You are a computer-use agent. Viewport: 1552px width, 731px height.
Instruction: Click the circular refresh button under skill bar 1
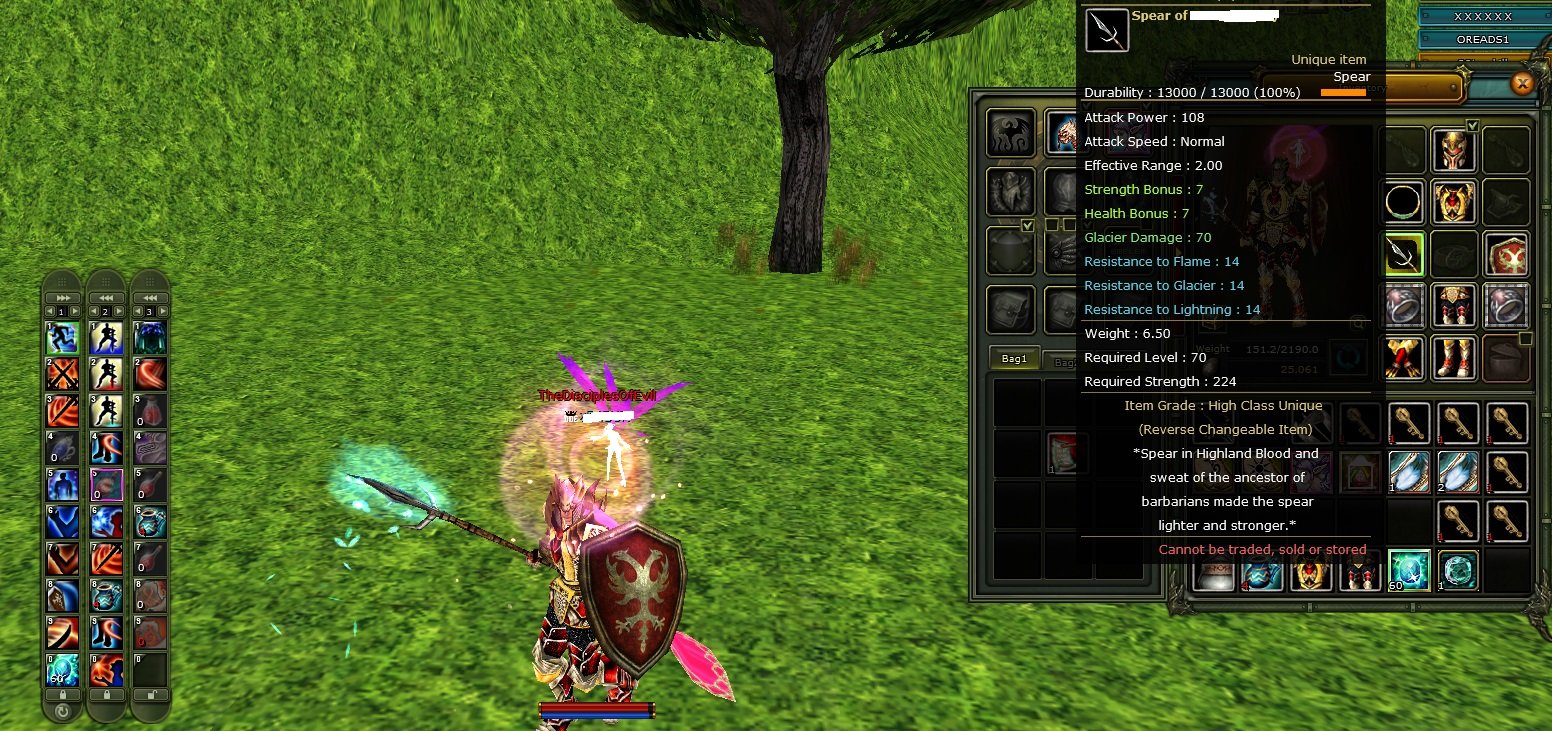[x=62, y=712]
